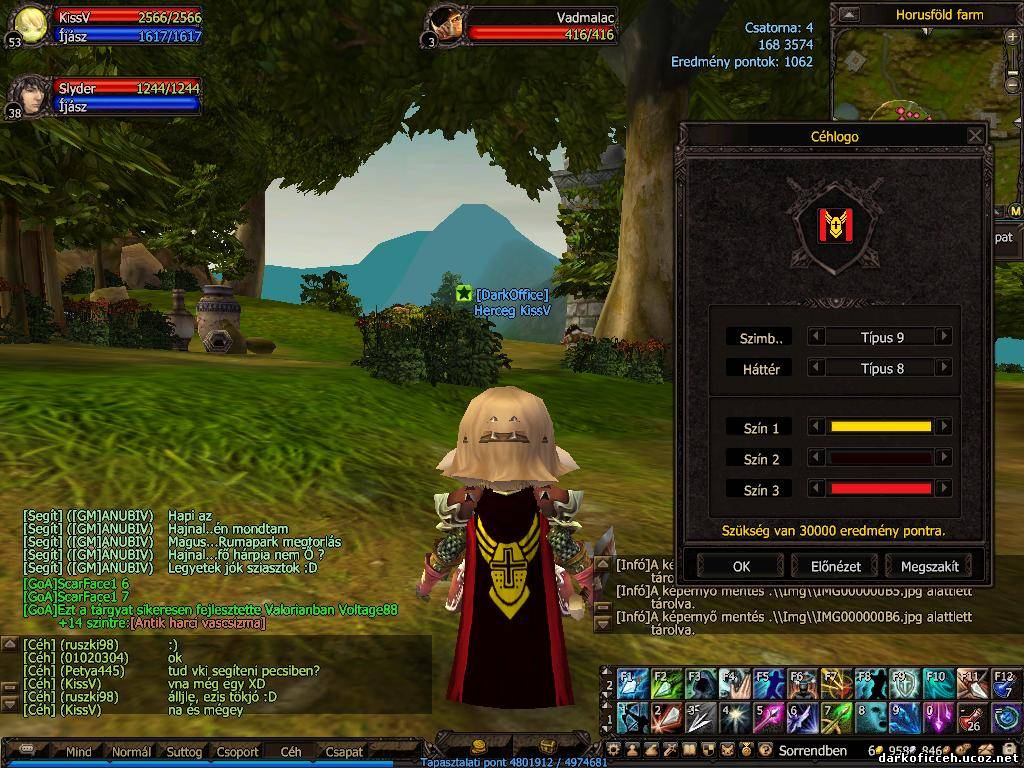Activate the F9 shield skill
1024x768 pixels.
click(903, 684)
